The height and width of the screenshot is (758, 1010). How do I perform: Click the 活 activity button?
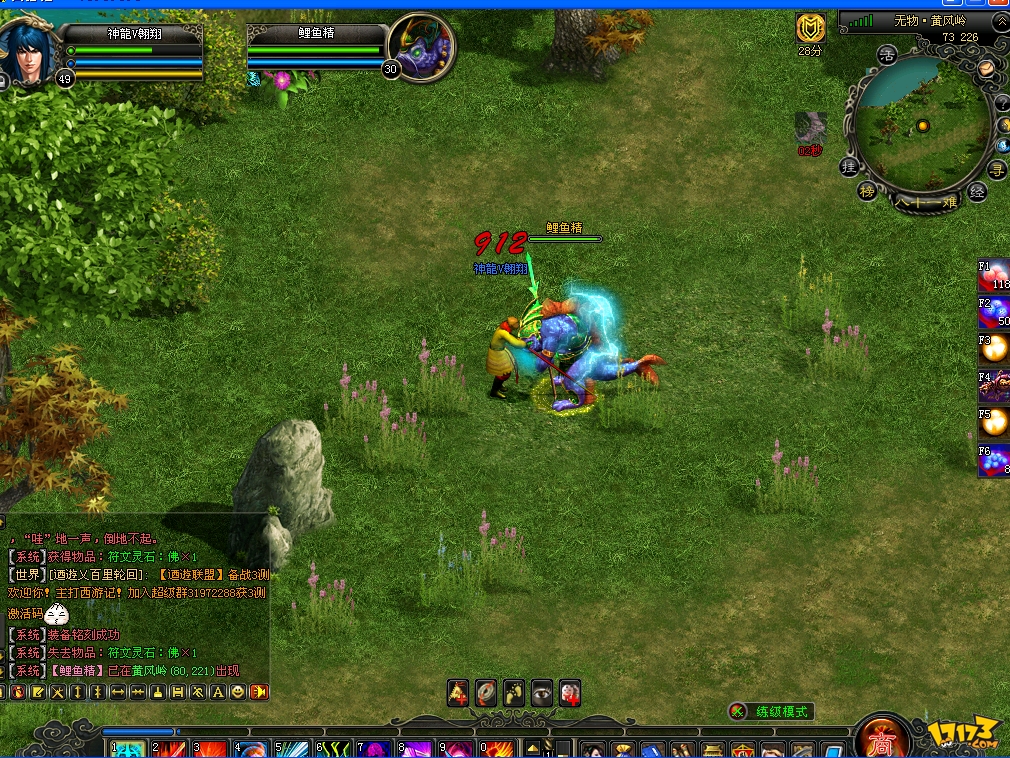[x=886, y=55]
